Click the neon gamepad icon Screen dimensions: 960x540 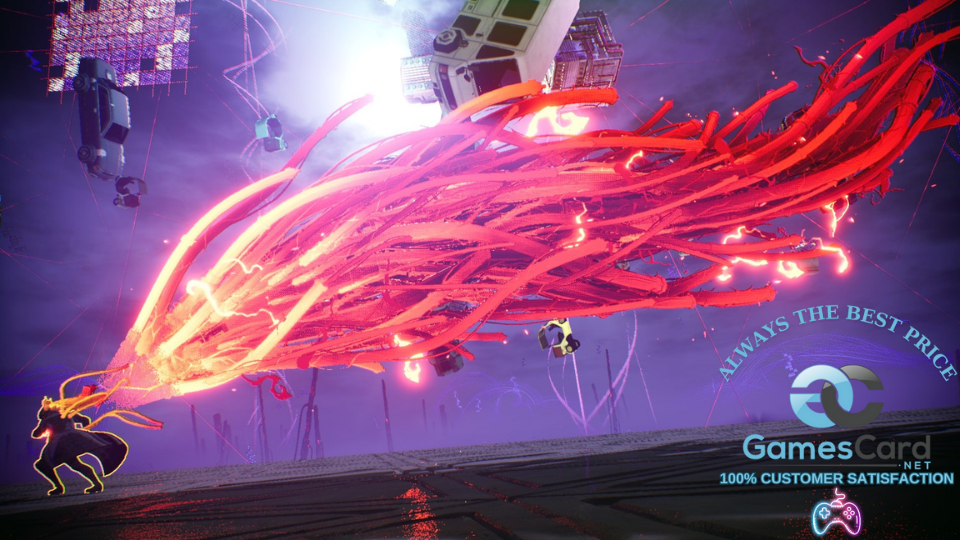(836, 512)
